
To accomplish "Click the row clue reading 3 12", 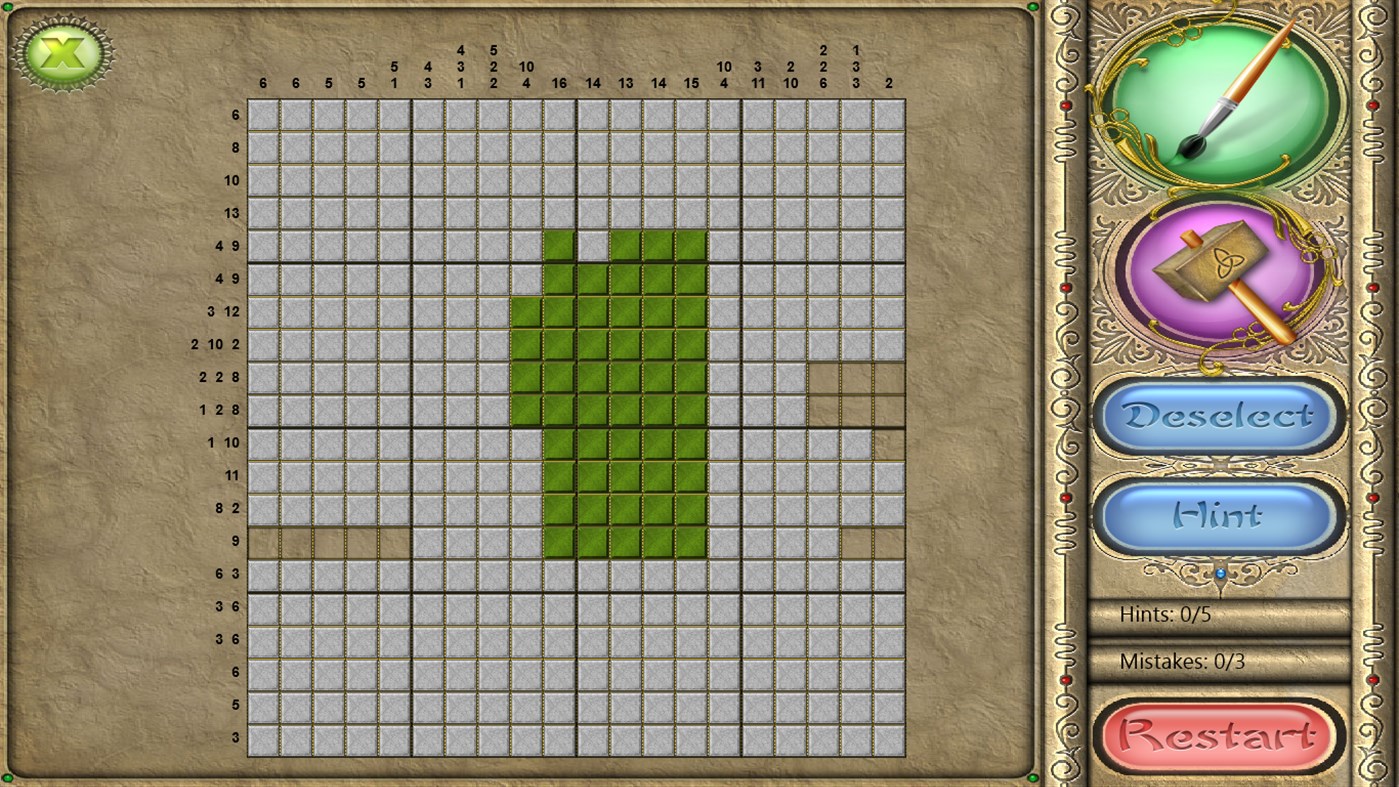I will coord(225,311).
